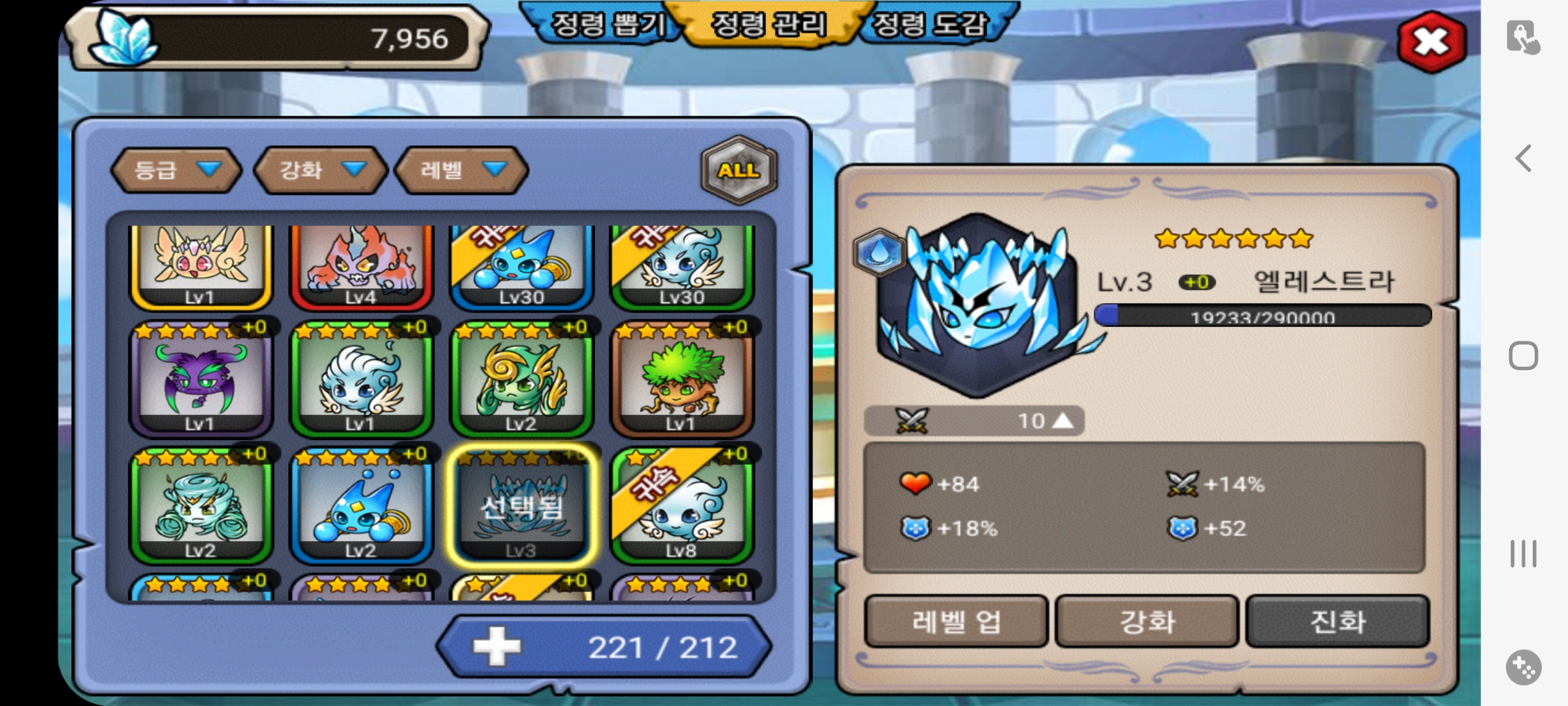The width and height of the screenshot is (1568, 706).
Task: Switch to the 정령 뽑기 tab
Action: (606, 26)
